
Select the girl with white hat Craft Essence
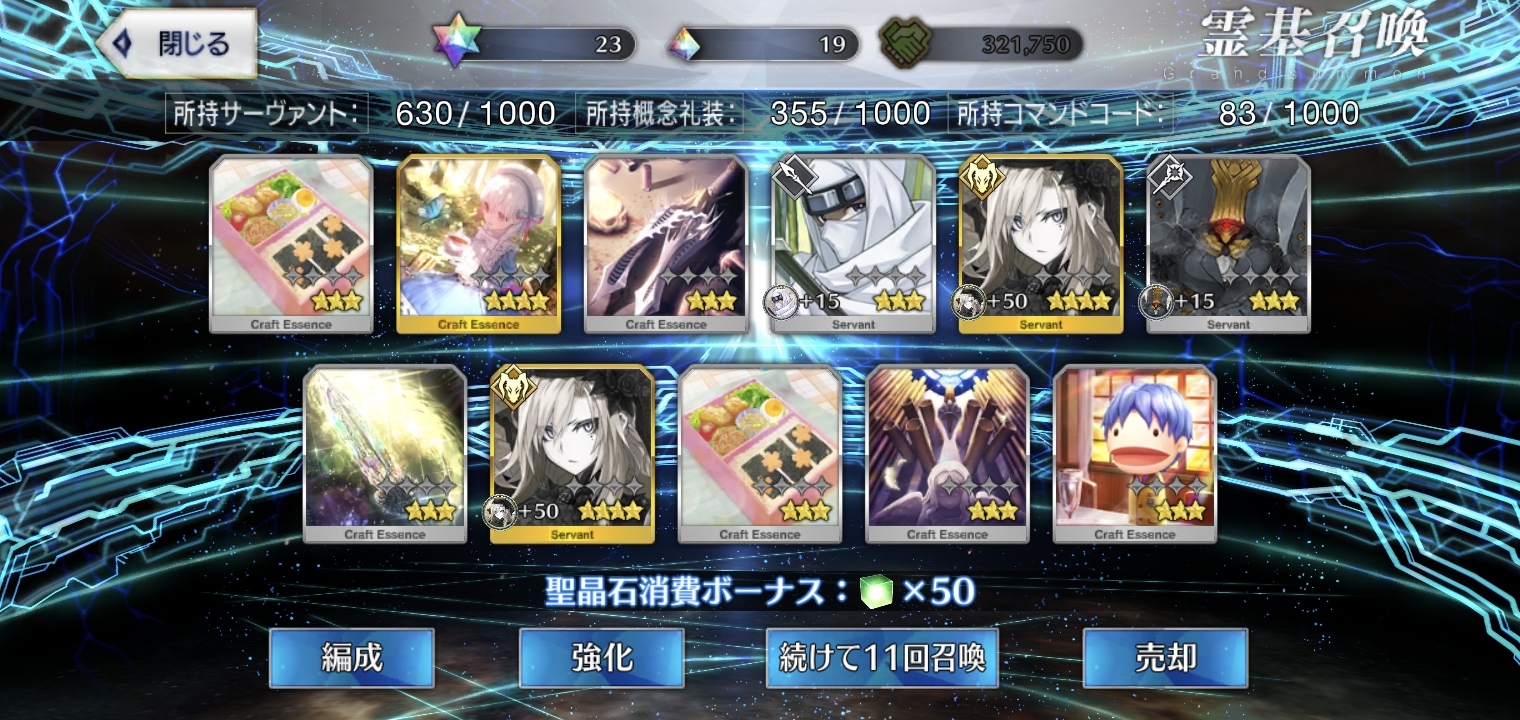point(479,243)
